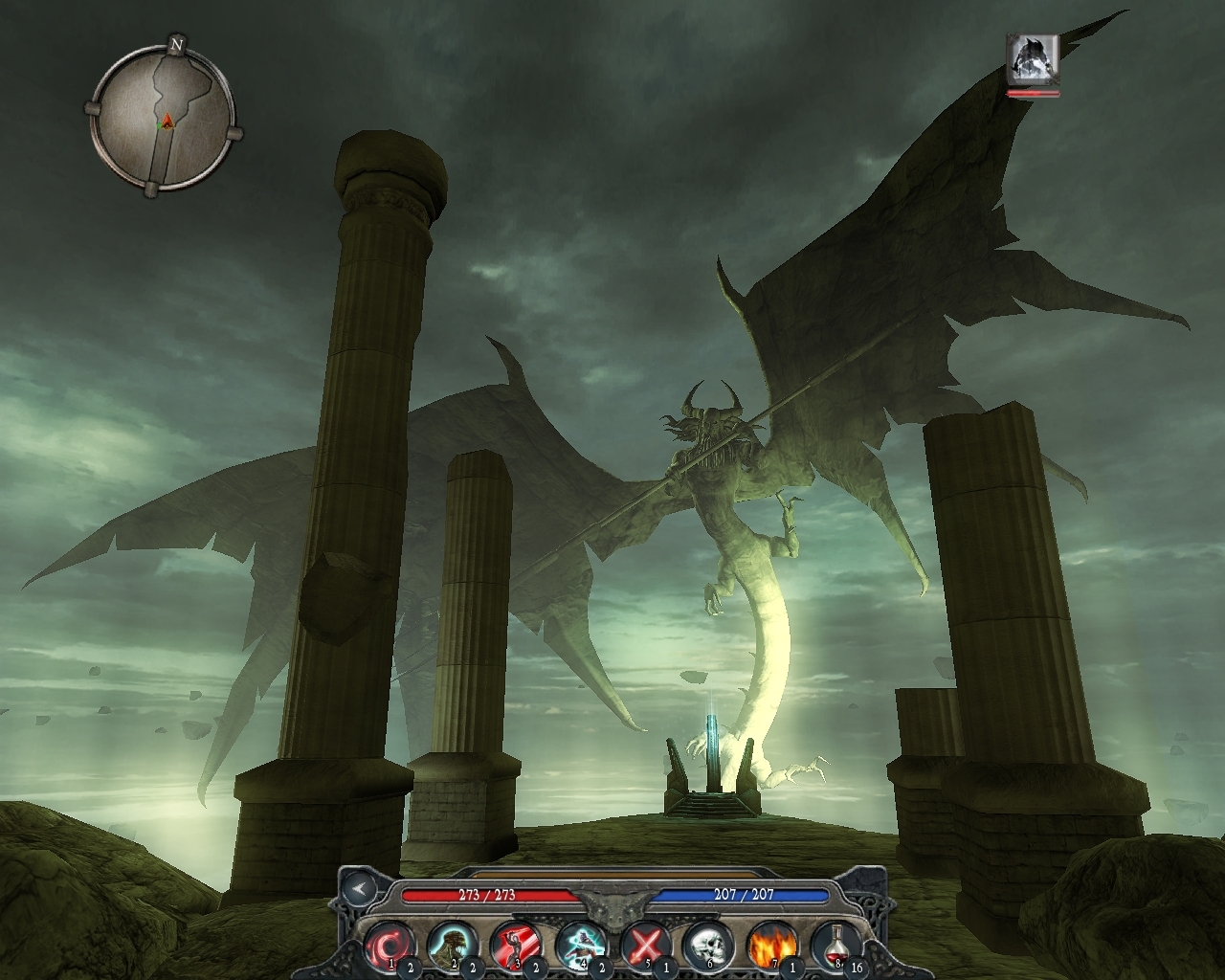This screenshot has height=980, width=1225.
Task: Trigger the red sword strike skill
Action: [515, 944]
